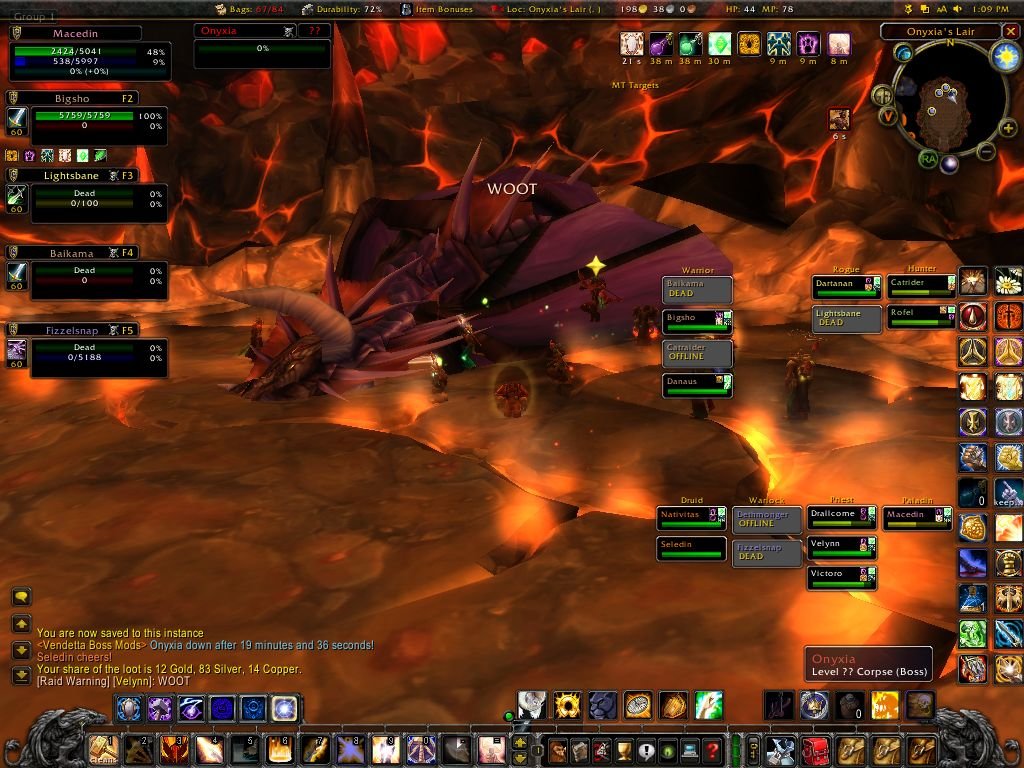Open the red backpack bag slot
The image size is (1024, 768).
click(x=815, y=750)
